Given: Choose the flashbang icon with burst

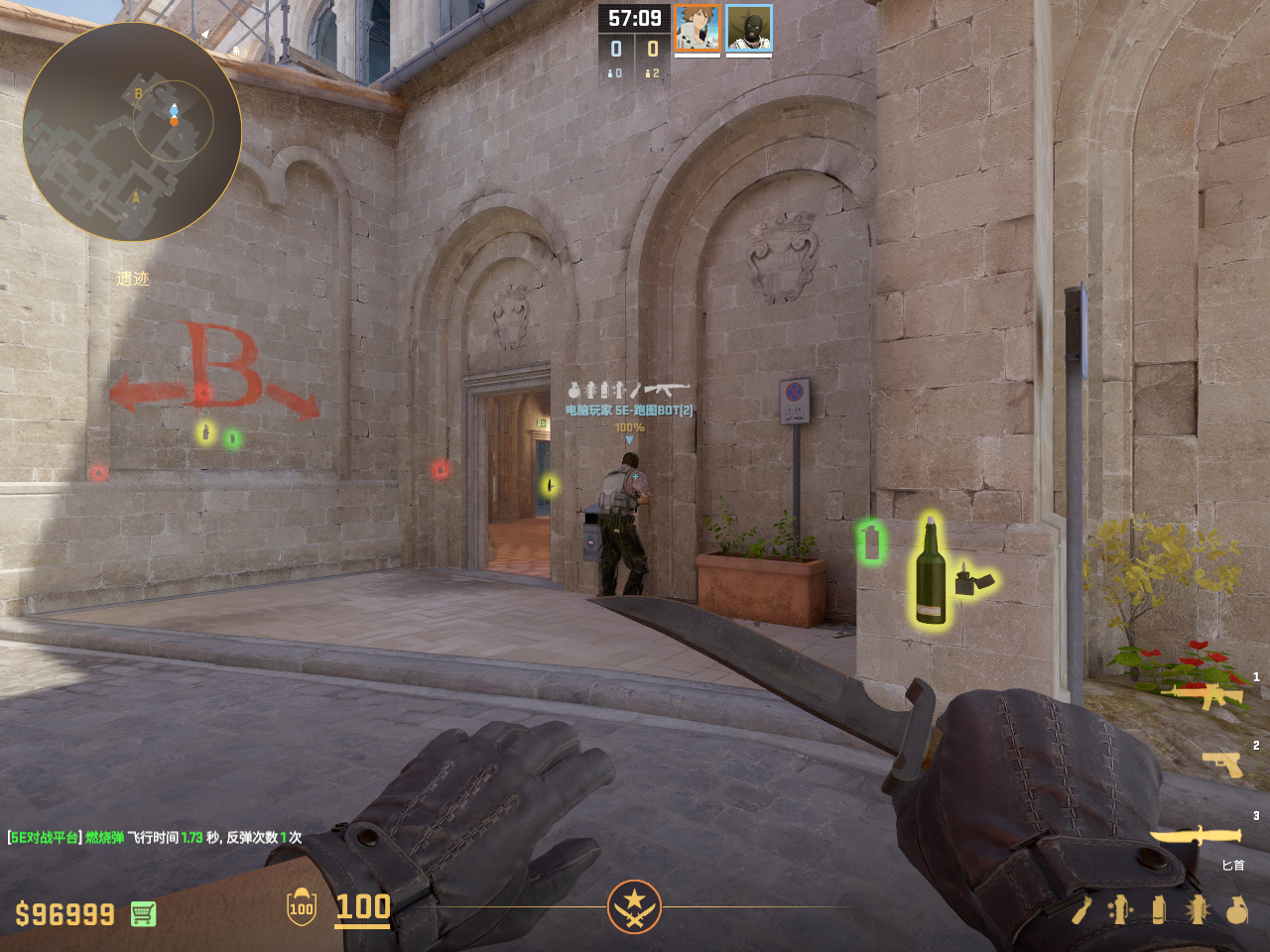Looking at the screenshot, I should 1198,909.
